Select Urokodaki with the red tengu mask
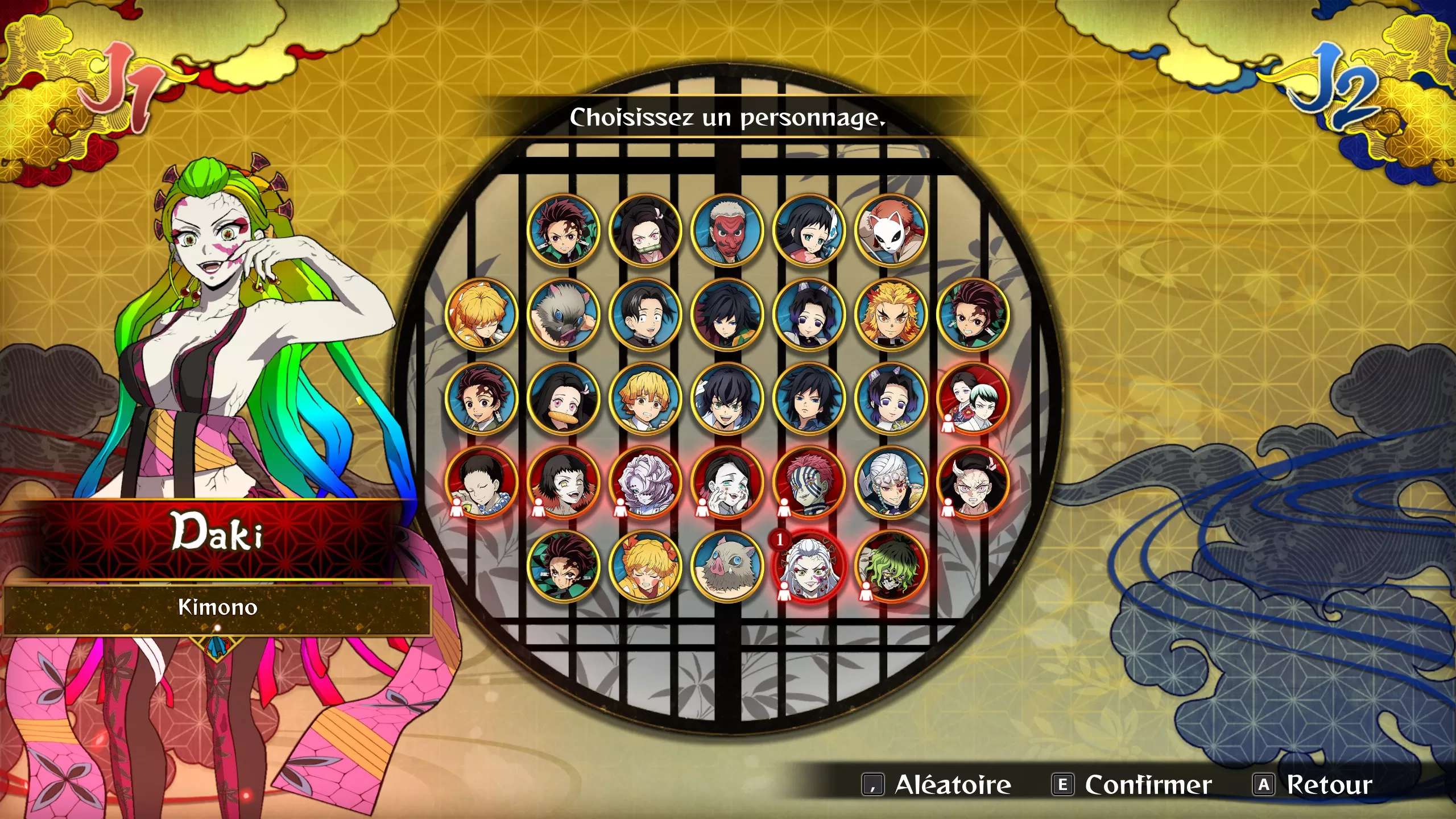The image size is (1456, 819). (x=727, y=230)
